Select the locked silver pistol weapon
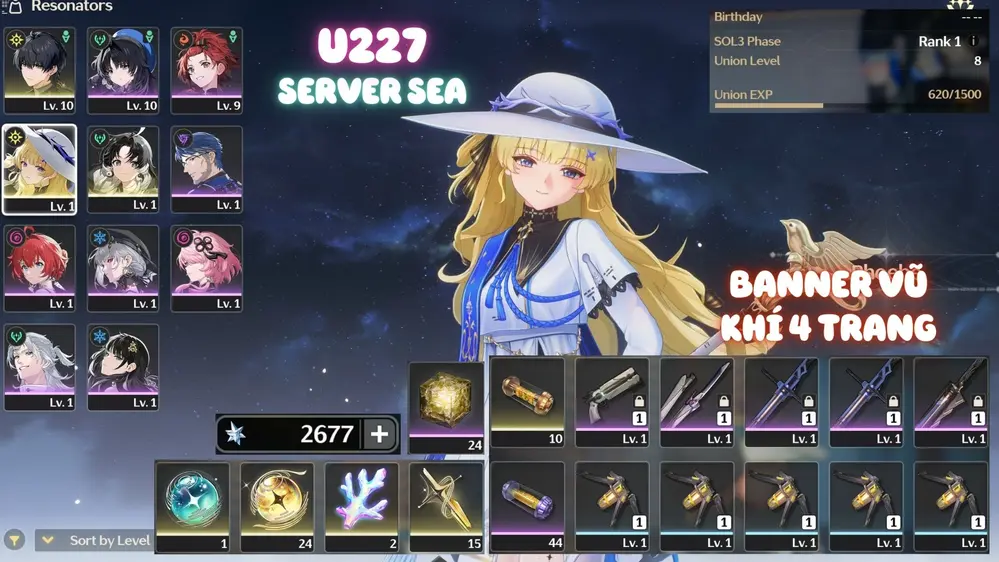 pyautogui.click(x=612, y=401)
